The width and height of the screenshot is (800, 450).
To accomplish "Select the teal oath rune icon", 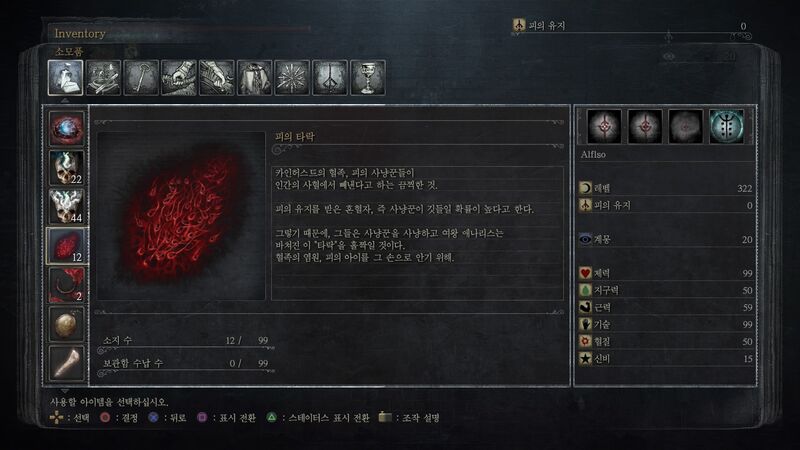I will coord(726,126).
